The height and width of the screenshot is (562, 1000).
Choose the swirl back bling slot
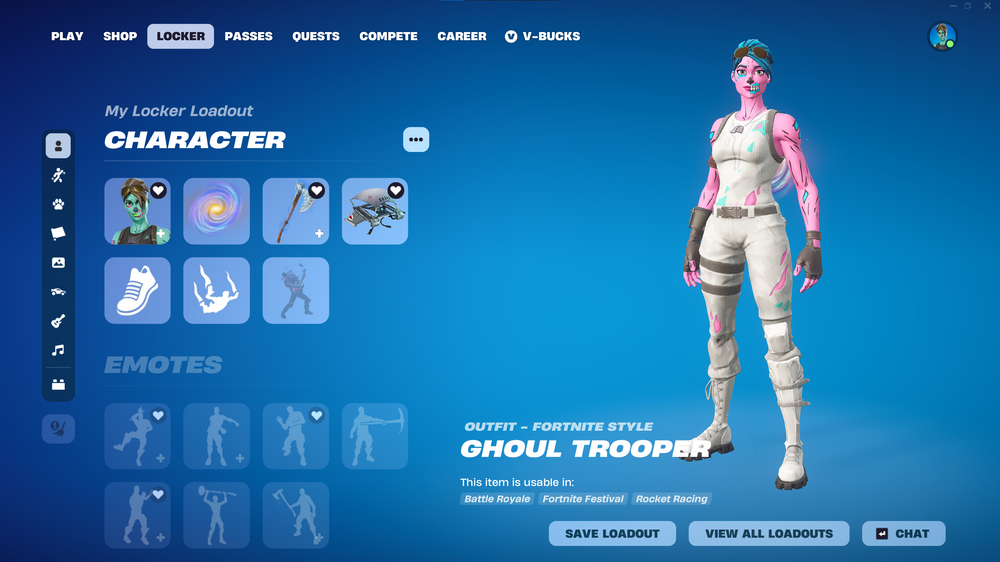coord(217,211)
